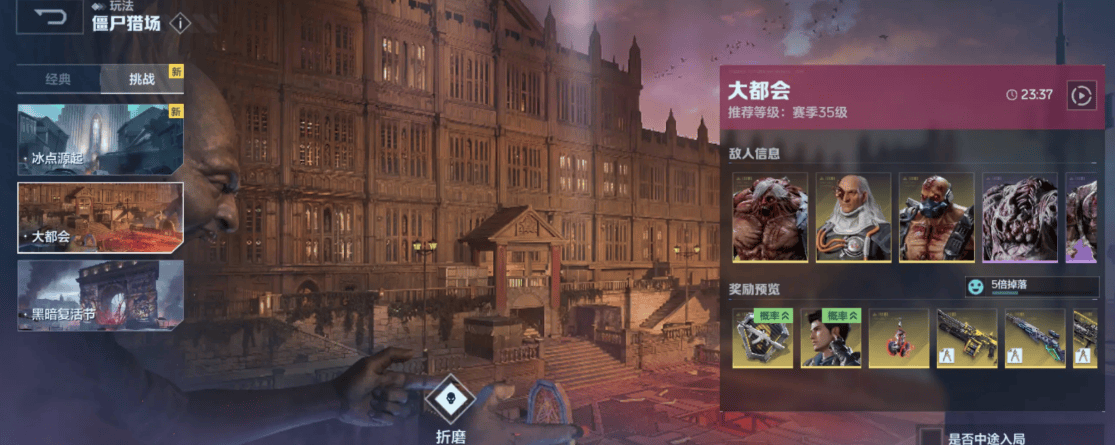Screen dimensions: 1115x445
Task: View the white-bearded bald enemy card
Action: pyautogui.click(x=853, y=218)
